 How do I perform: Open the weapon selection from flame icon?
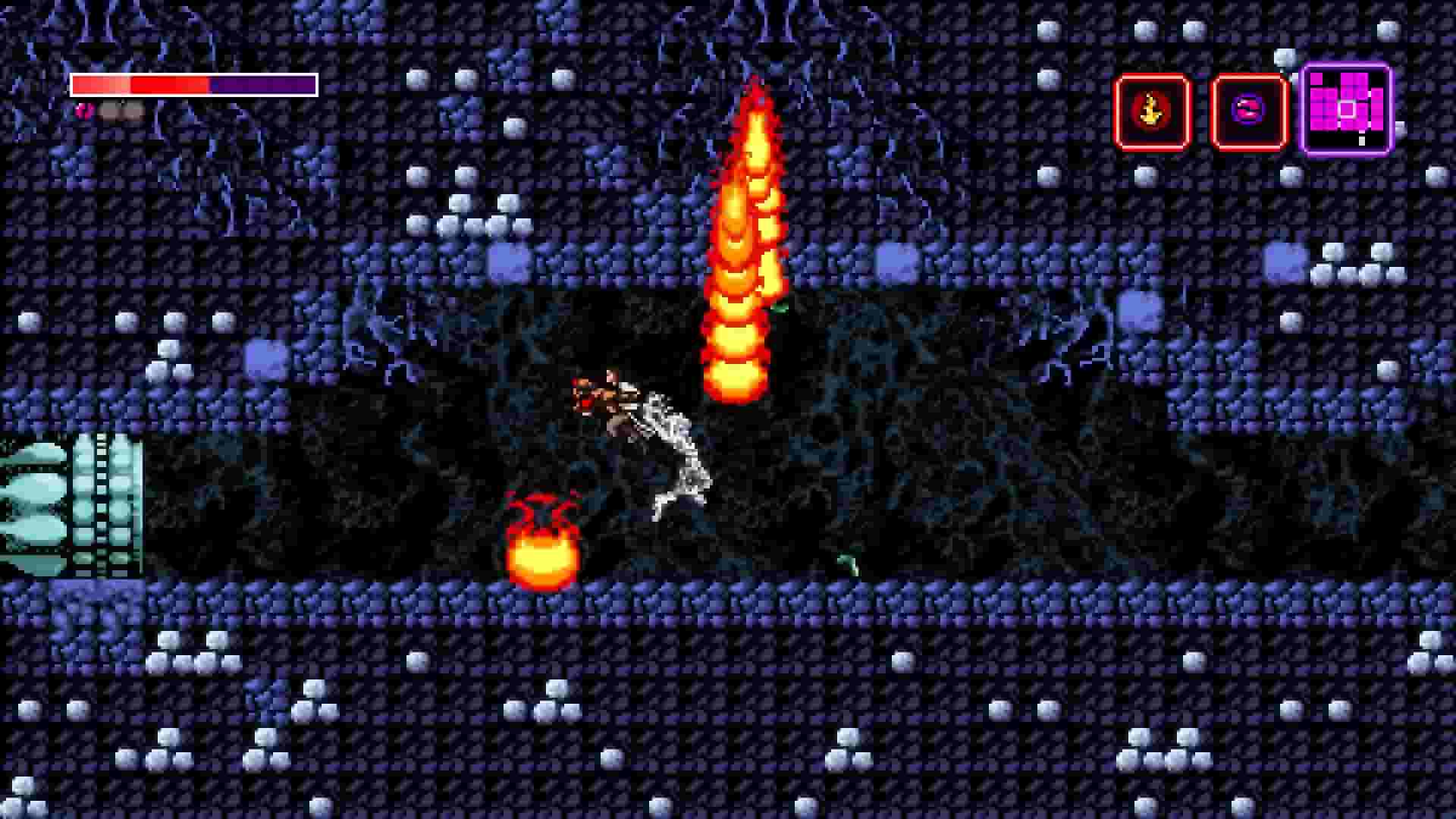click(1150, 112)
